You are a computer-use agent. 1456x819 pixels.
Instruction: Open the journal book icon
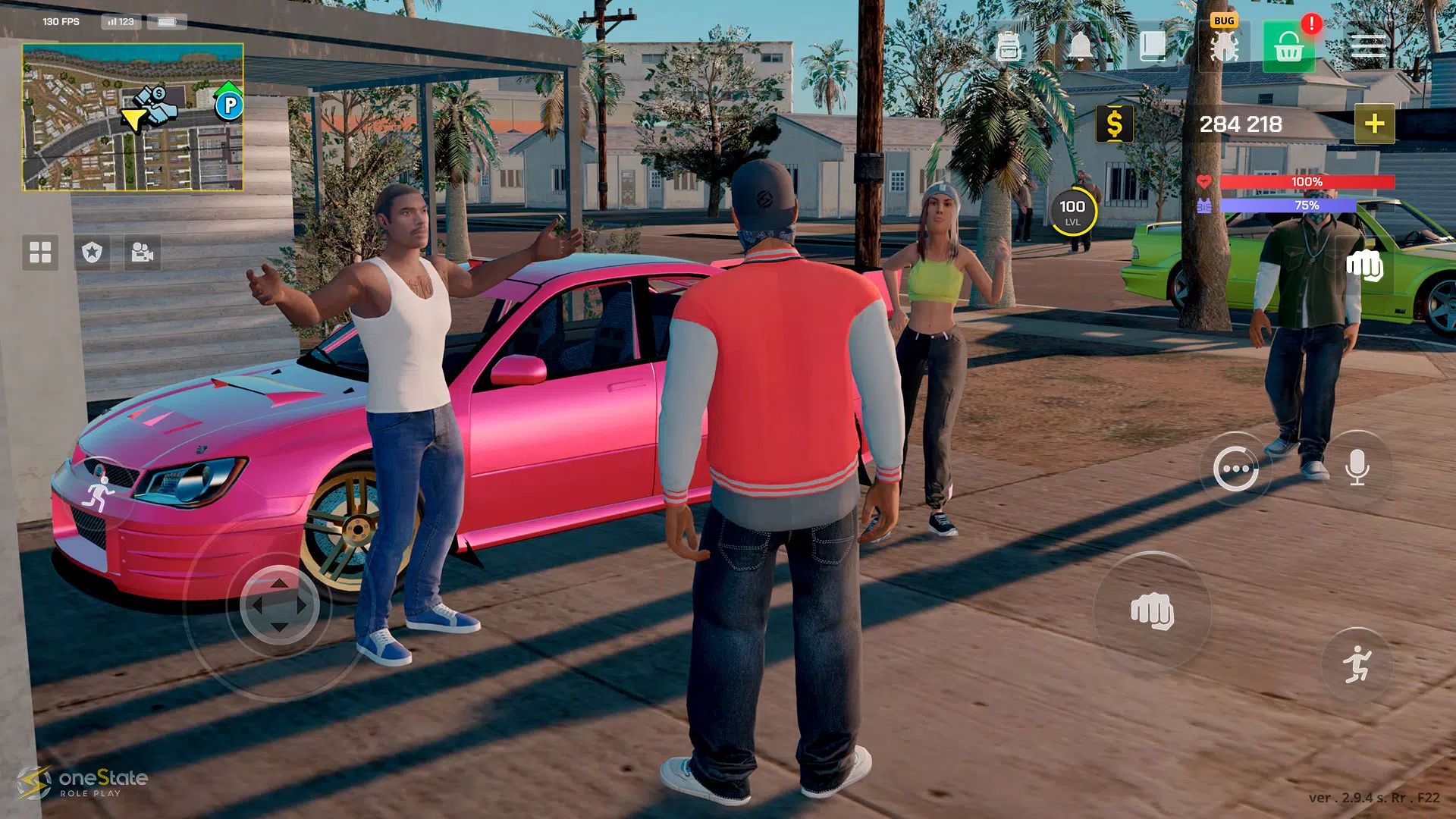coord(1151,47)
